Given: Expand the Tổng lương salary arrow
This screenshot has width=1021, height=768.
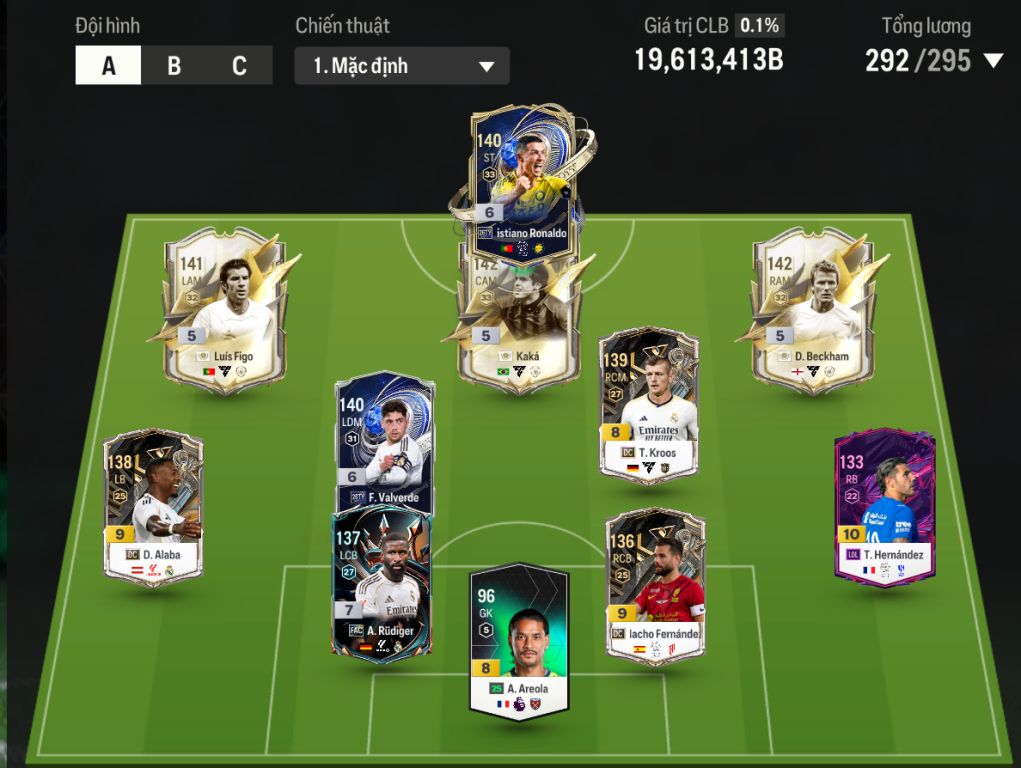Looking at the screenshot, I should click(993, 61).
